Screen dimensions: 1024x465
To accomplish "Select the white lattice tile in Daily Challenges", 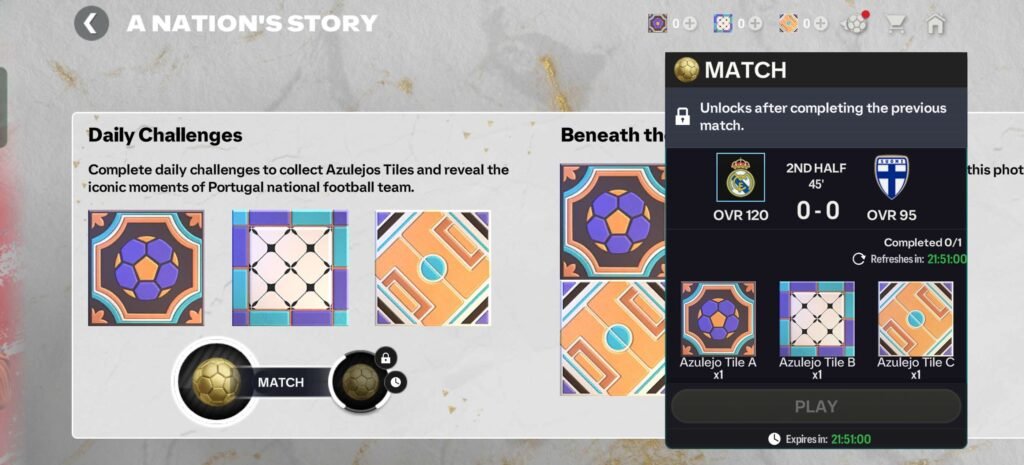I will [290, 268].
